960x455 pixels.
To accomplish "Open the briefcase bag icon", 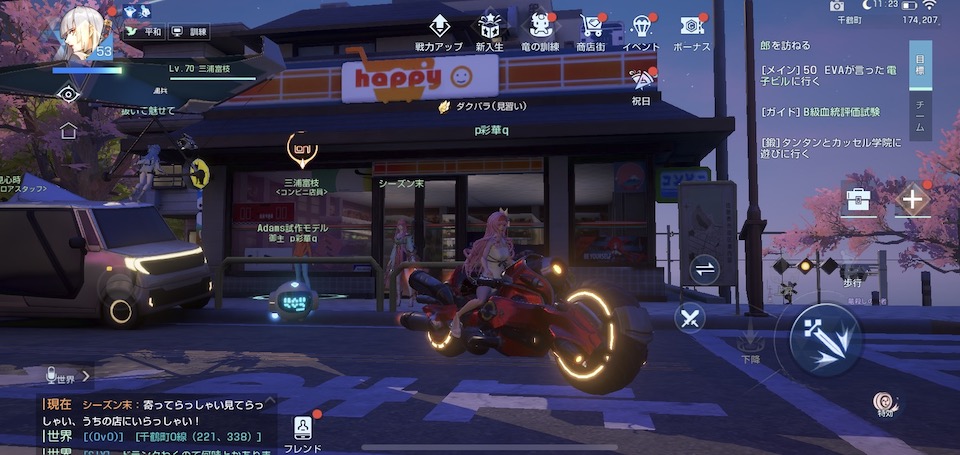I will click(858, 199).
